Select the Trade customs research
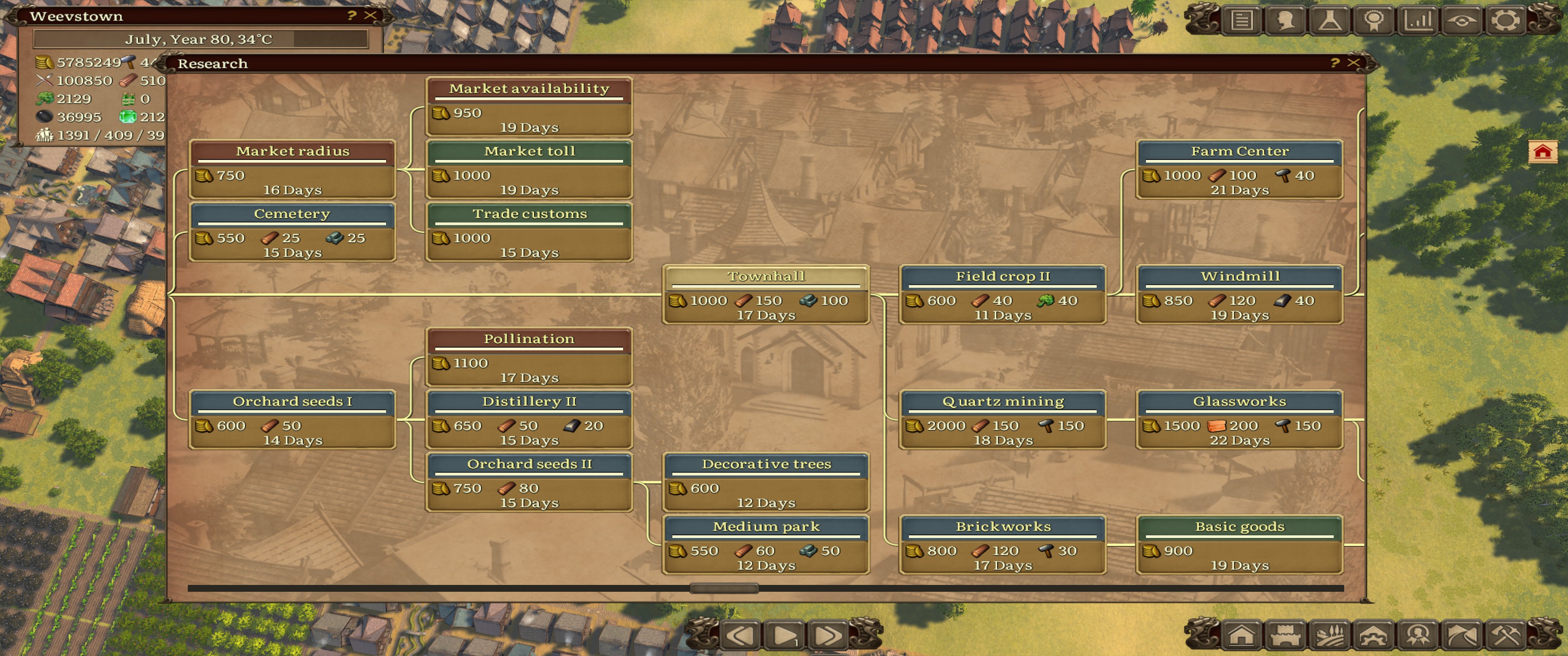Image resolution: width=1568 pixels, height=656 pixels. [x=529, y=232]
